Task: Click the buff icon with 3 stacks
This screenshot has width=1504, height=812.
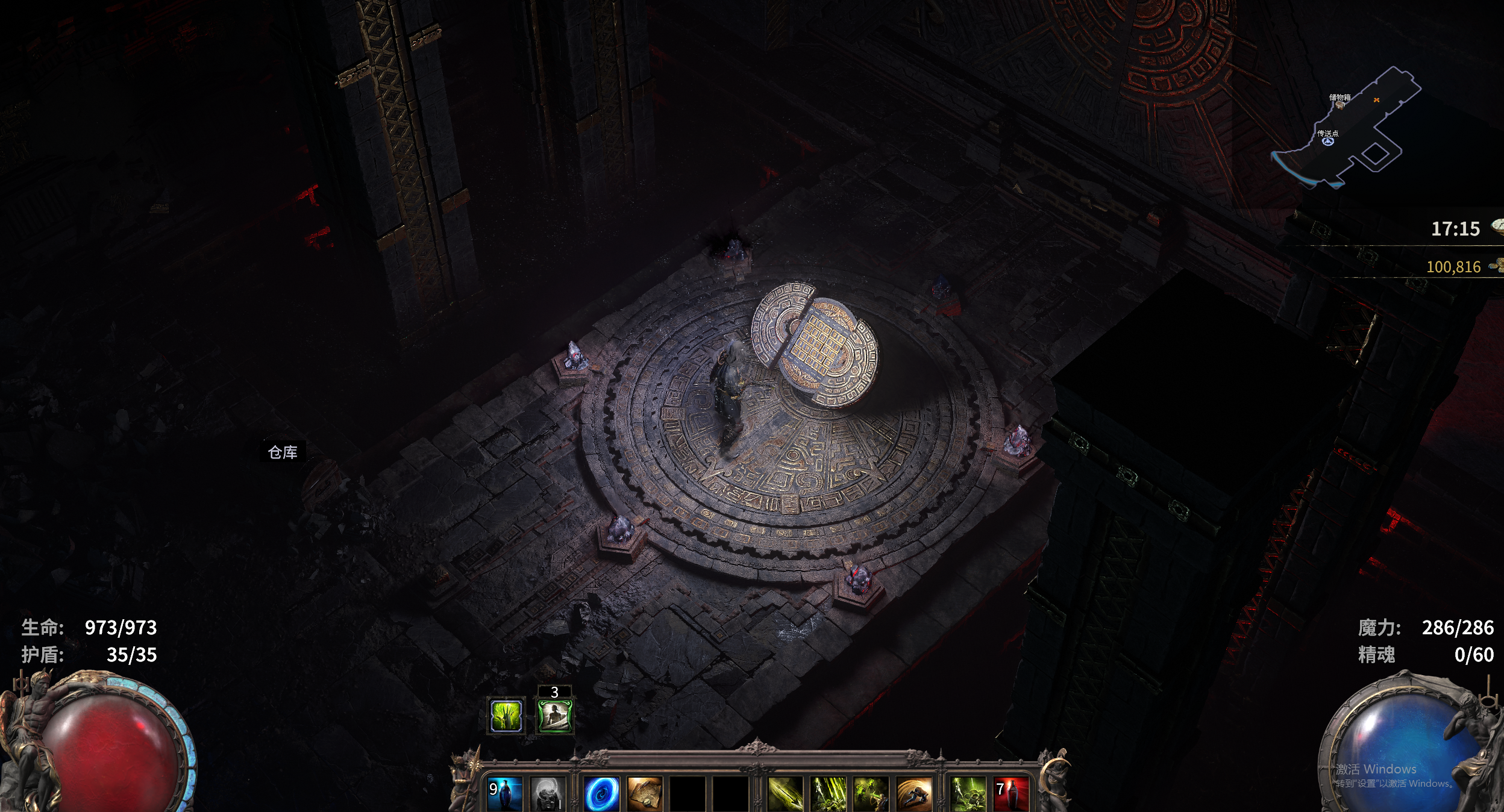Action: click(554, 715)
